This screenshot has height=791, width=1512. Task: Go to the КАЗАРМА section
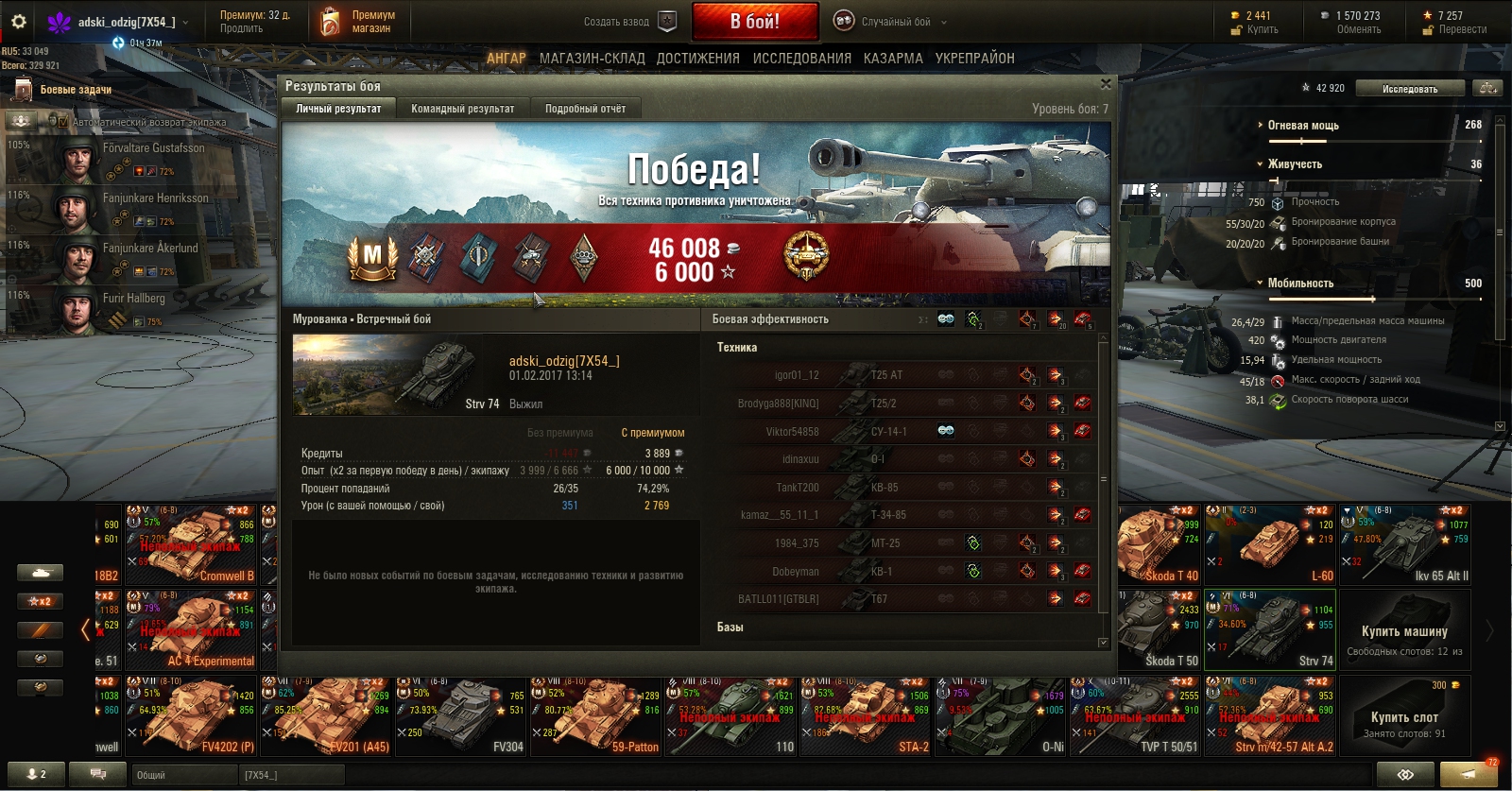pyautogui.click(x=892, y=59)
